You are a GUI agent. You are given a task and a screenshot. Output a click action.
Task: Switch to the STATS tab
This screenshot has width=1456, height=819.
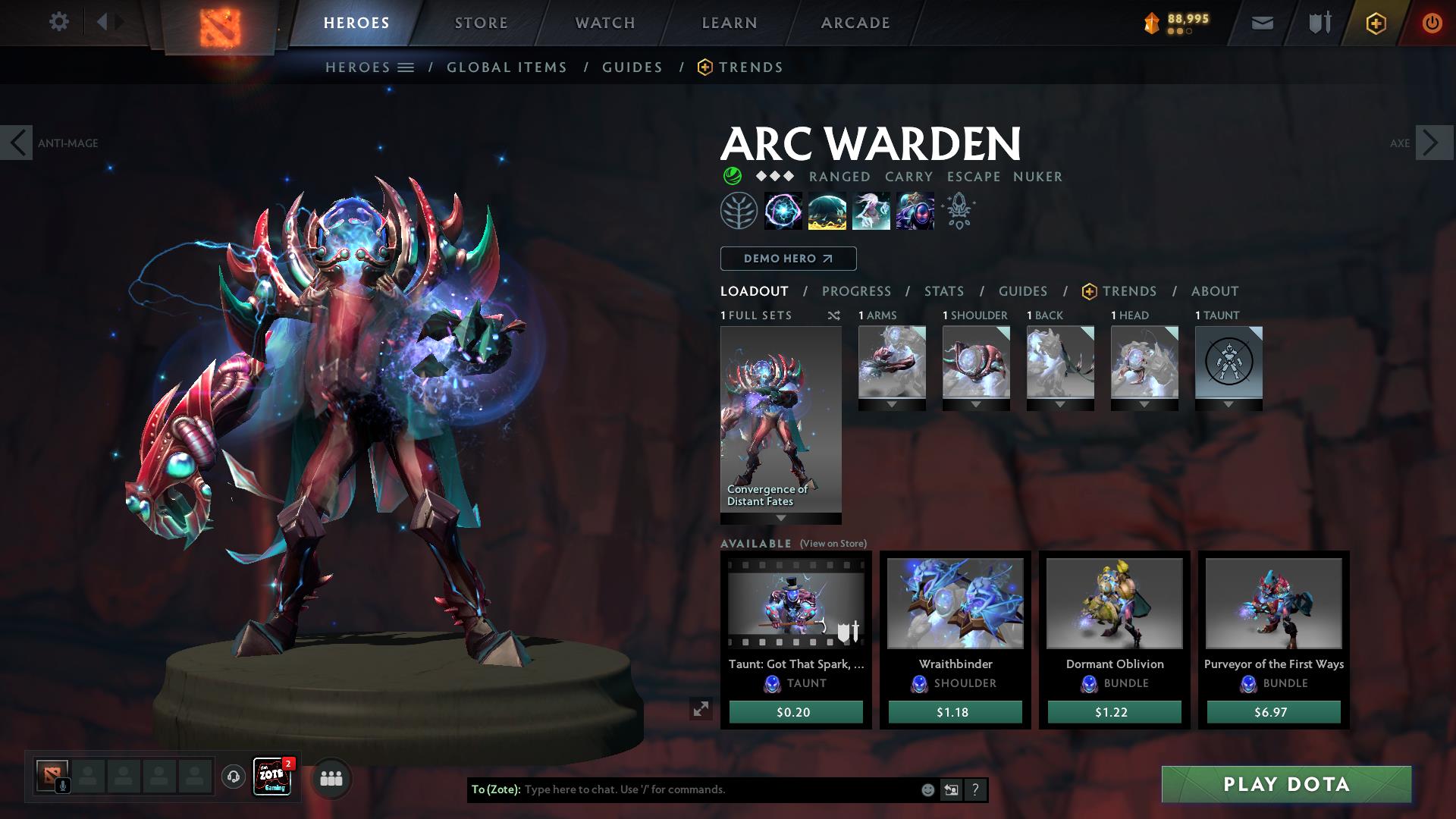(943, 290)
